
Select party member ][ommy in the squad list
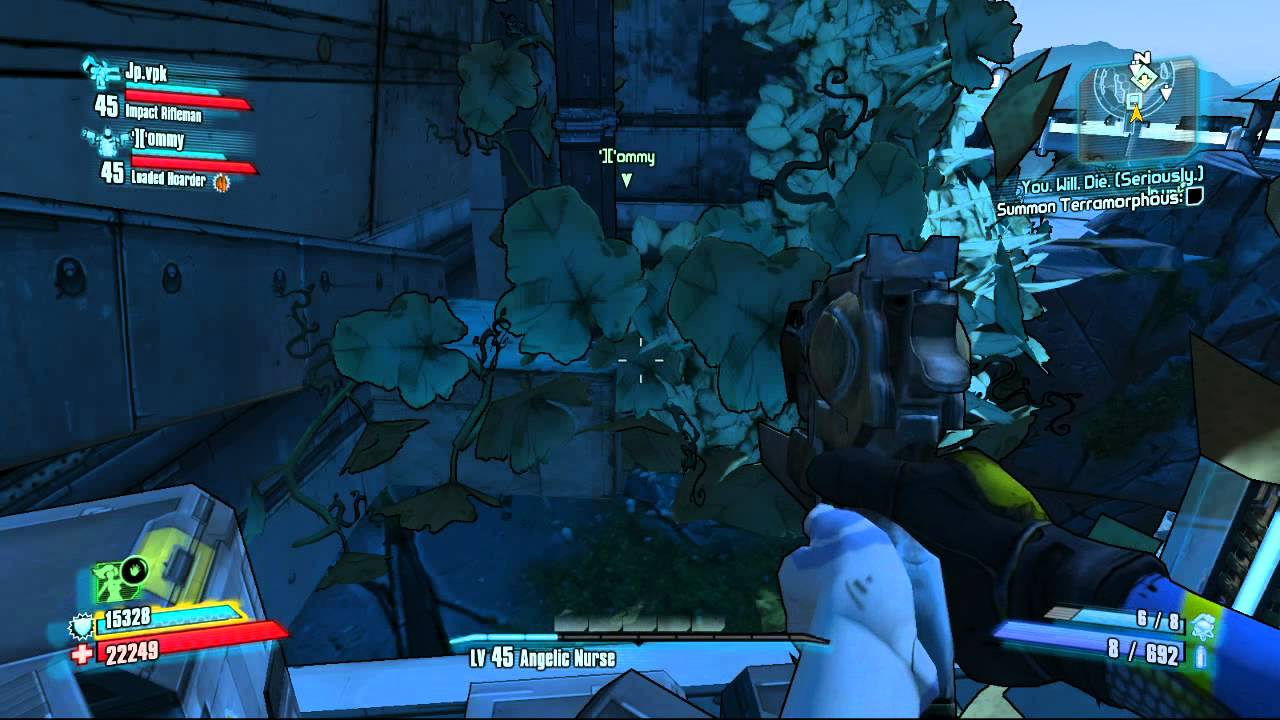157,139
